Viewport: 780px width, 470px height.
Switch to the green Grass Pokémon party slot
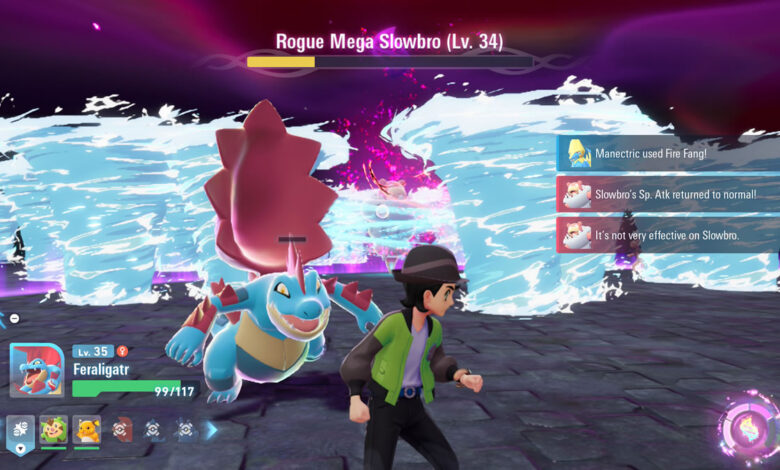point(54,430)
